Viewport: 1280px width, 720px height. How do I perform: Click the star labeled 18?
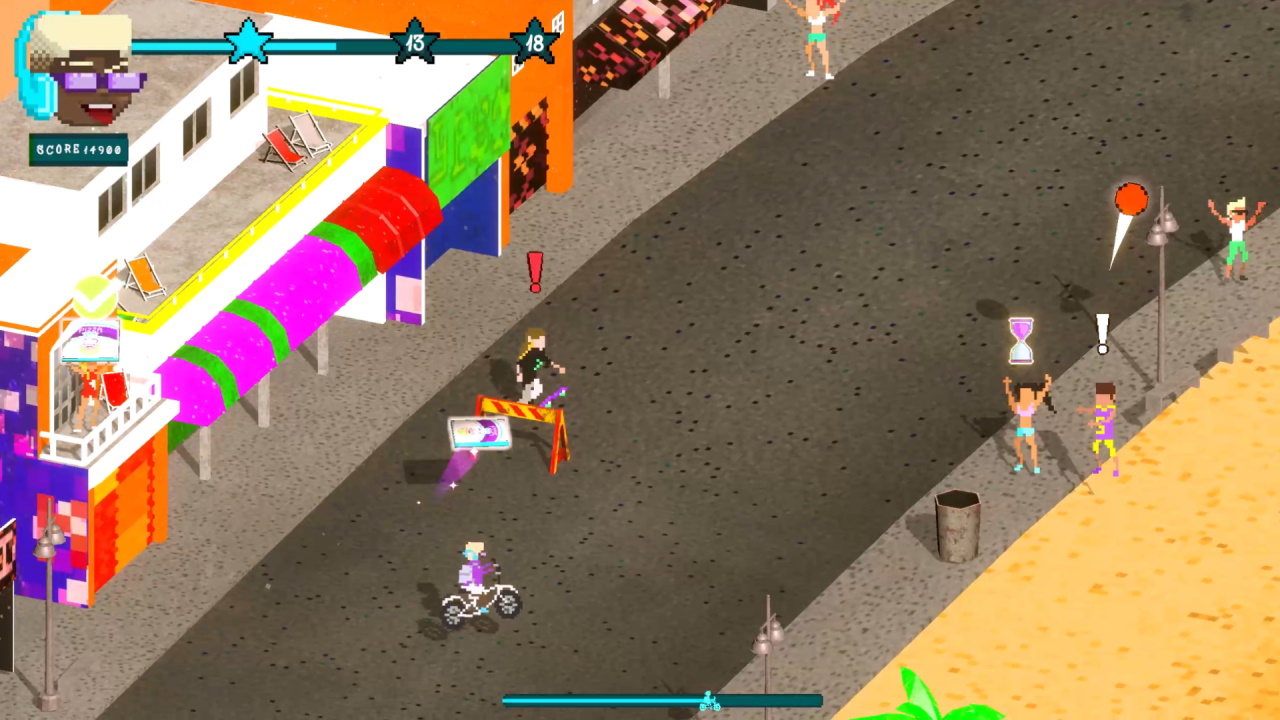[x=535, y=42]
